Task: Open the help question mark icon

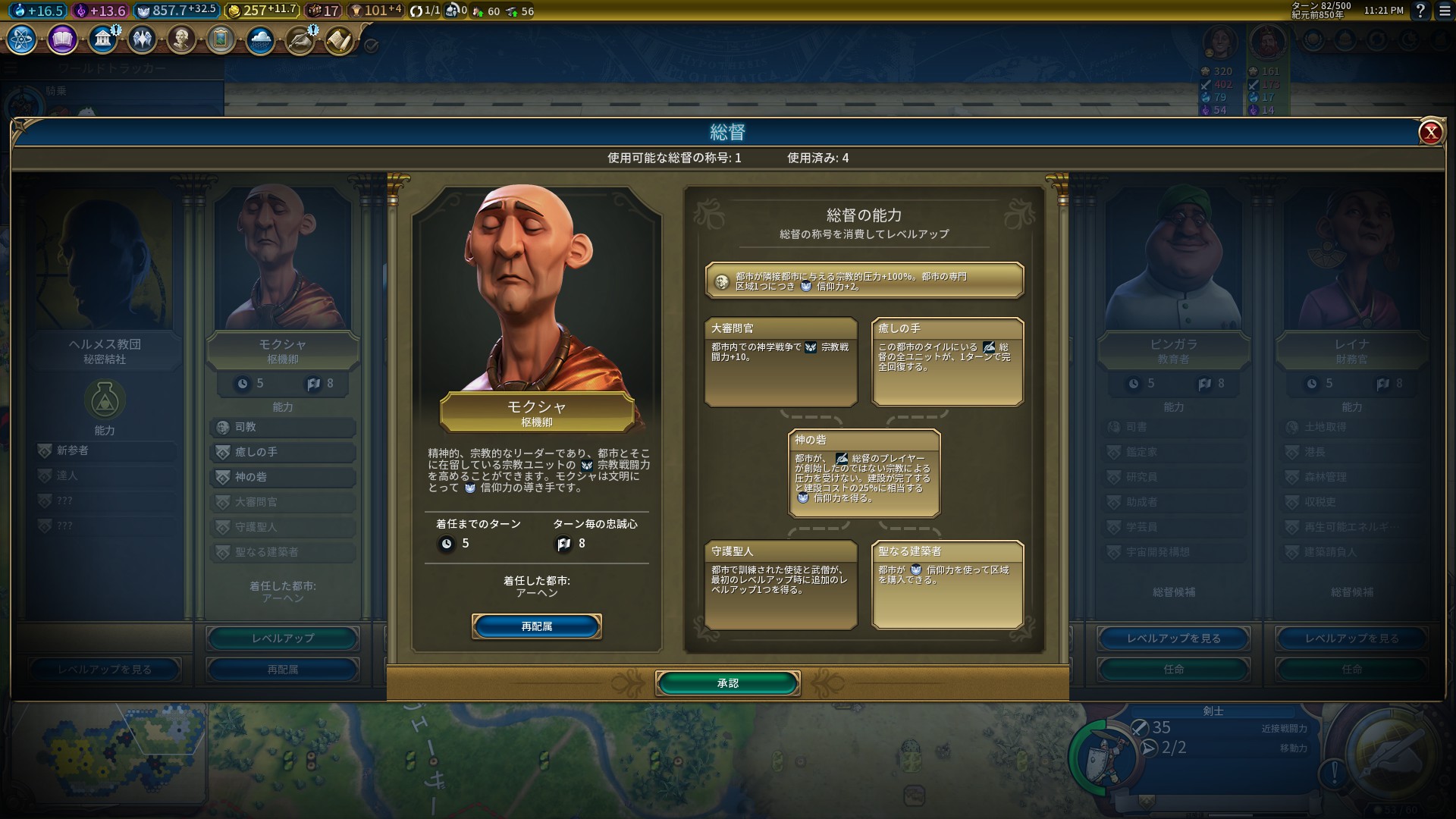Action: (1420, 12)
